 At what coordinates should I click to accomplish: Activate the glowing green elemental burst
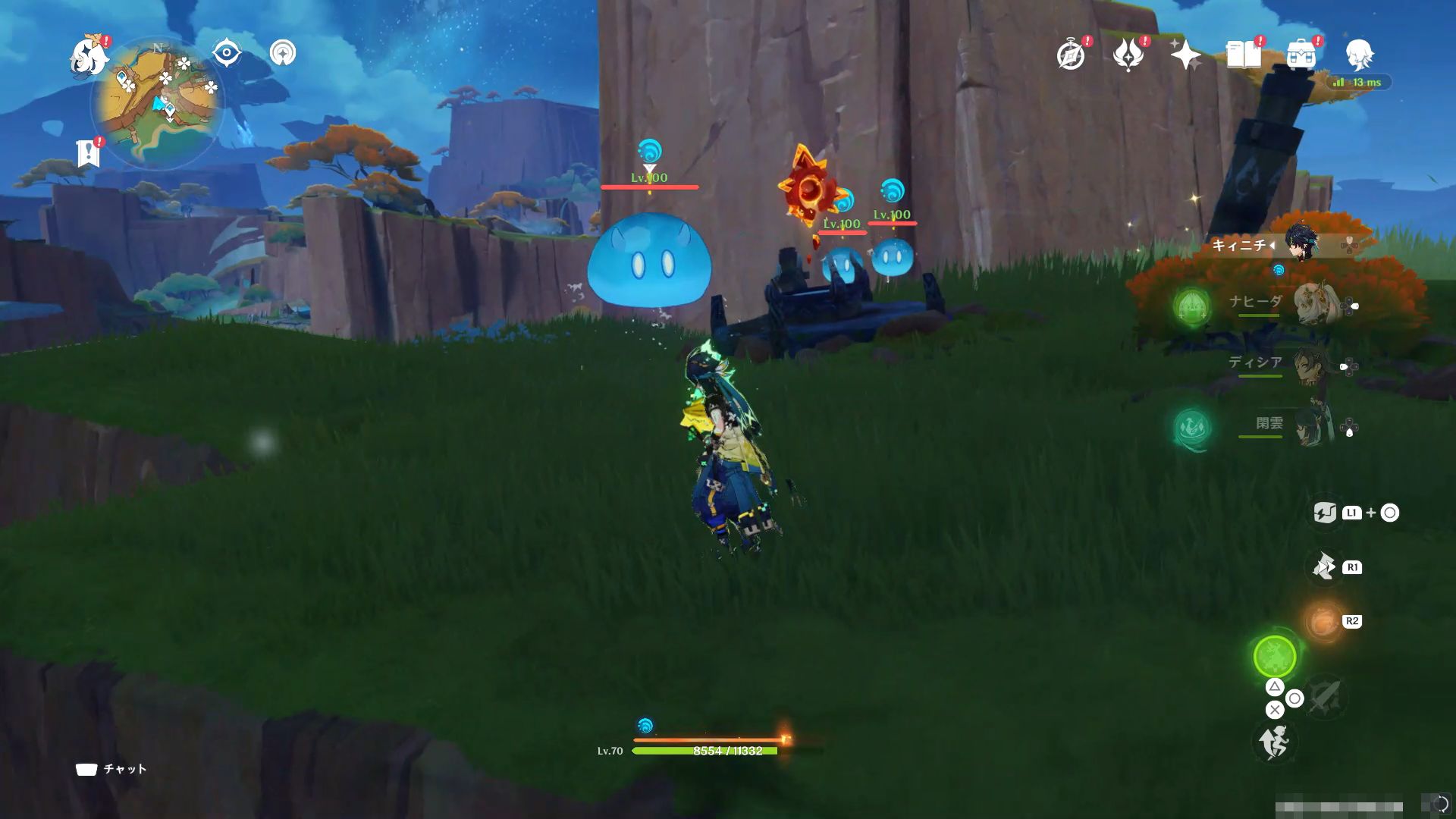click(x=1275, y=657)
